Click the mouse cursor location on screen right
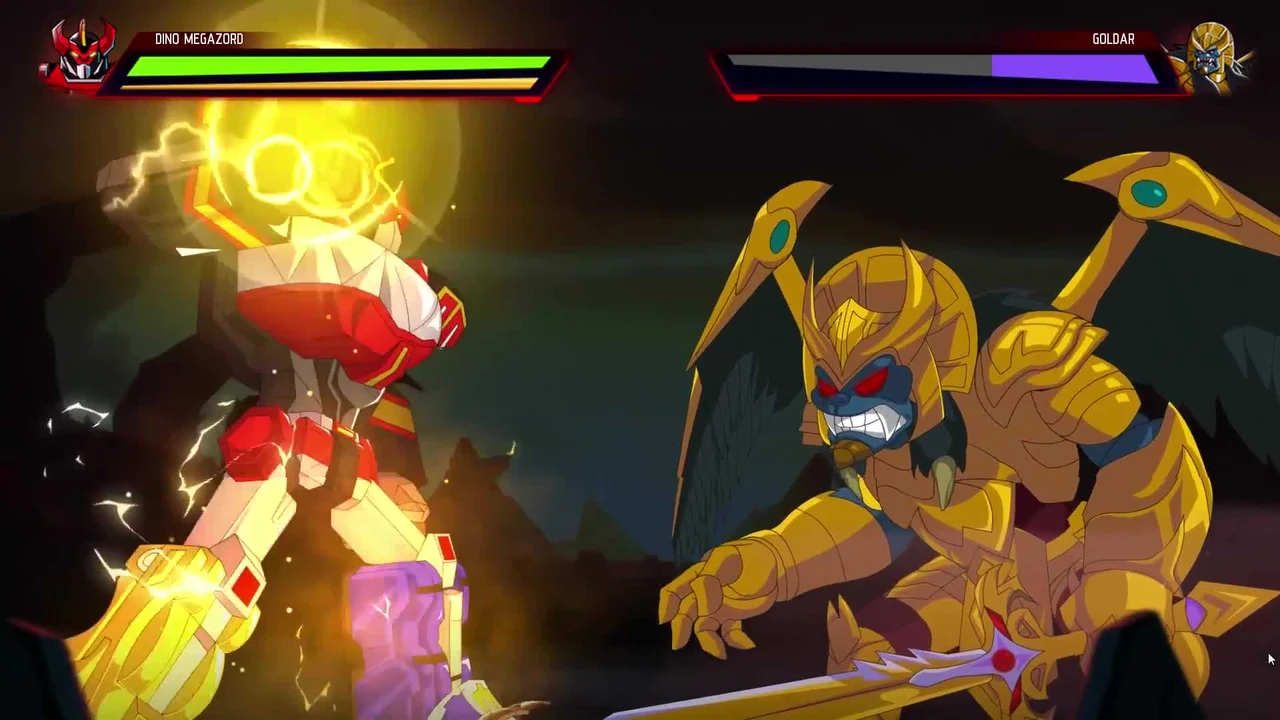The image size is (1280, 720). pyautogui.click(x=1268, y=659)
